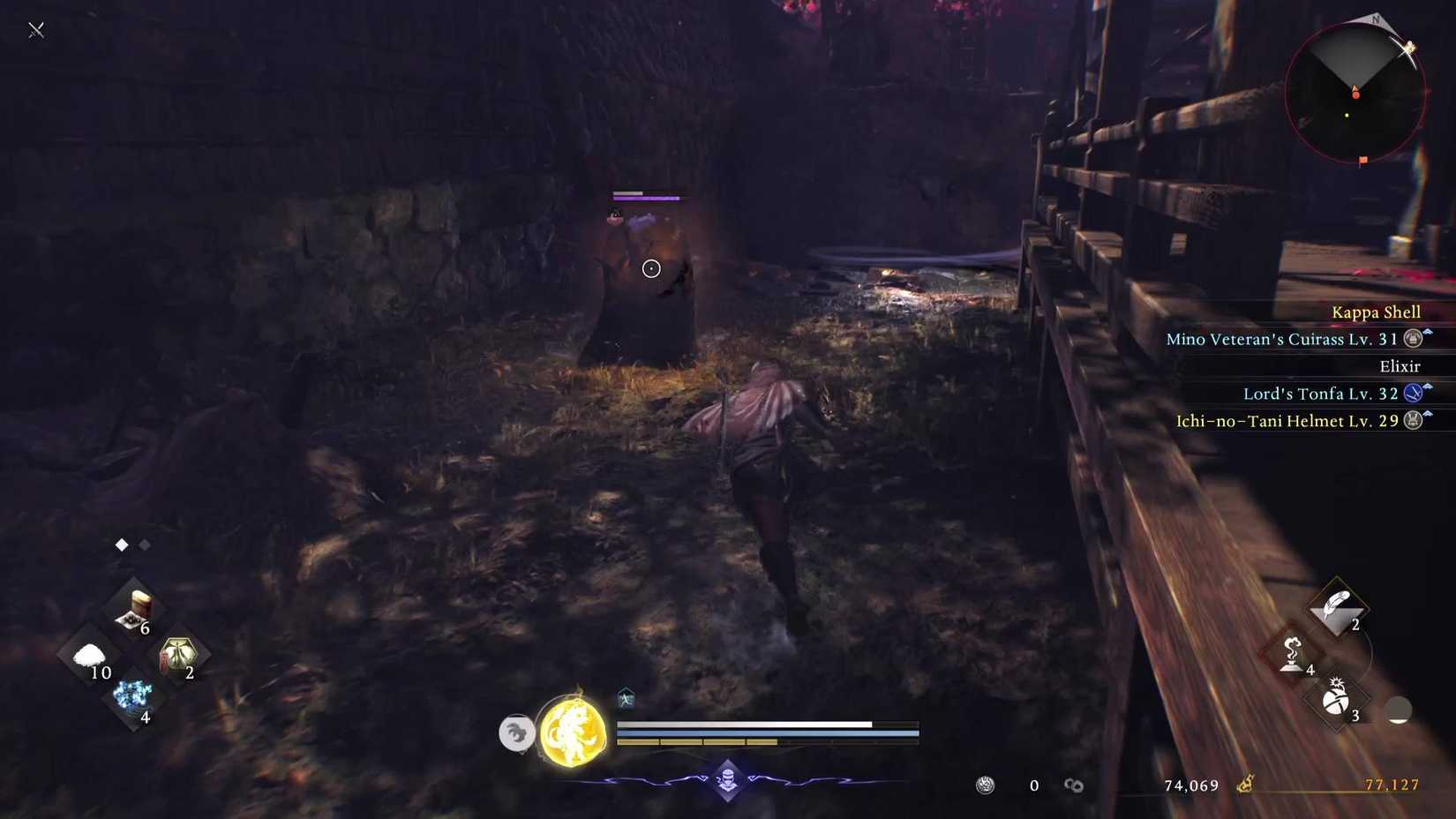This screenshot has height=819, width=1456.
Task: Toggle the dim right diamond indicator above the quickslots
Action: point(146,545)
